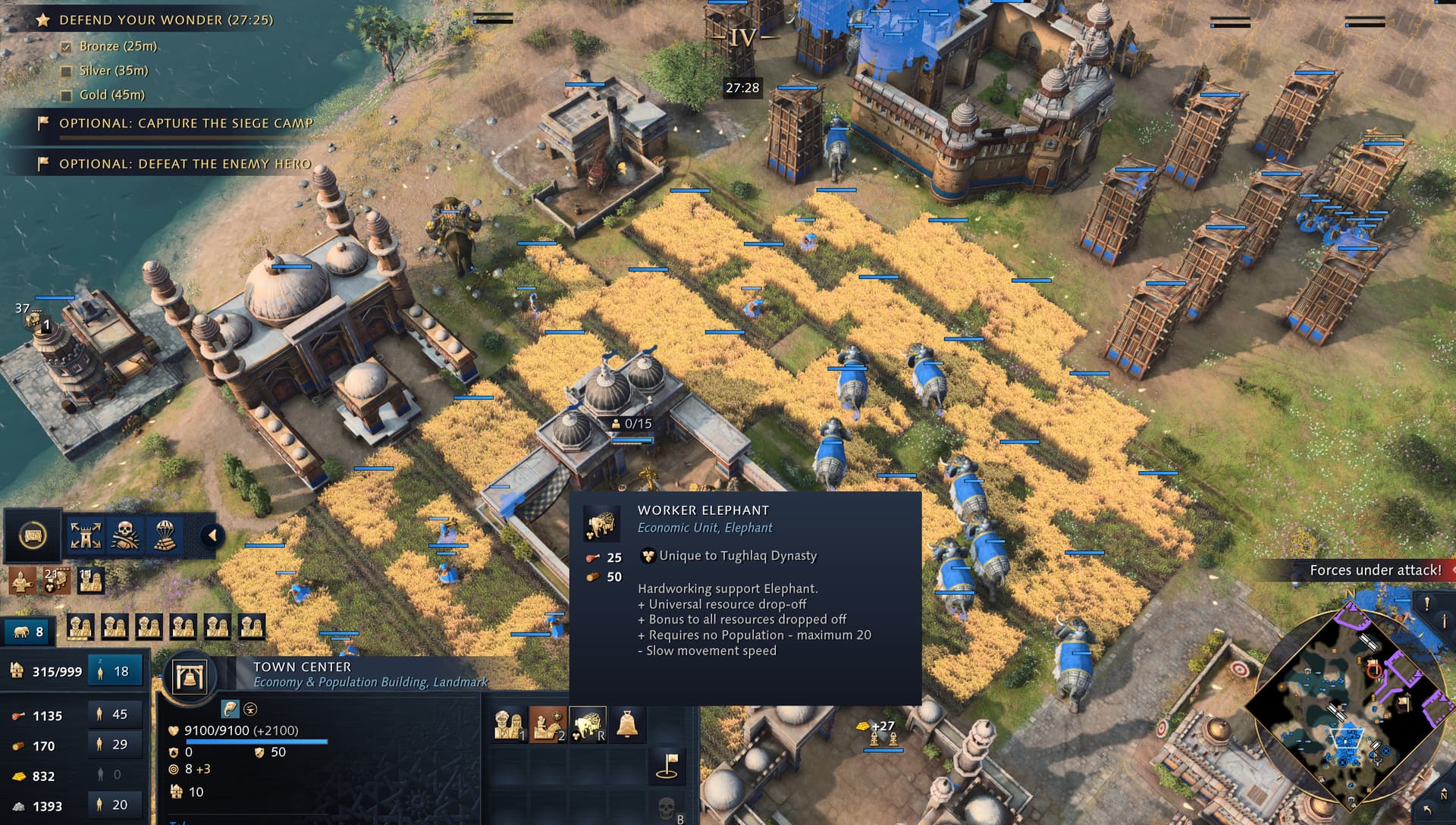Activate the parachute gold supply ability
The height and width of the screenshot is (825, 1456).
(x=165, y=536)
